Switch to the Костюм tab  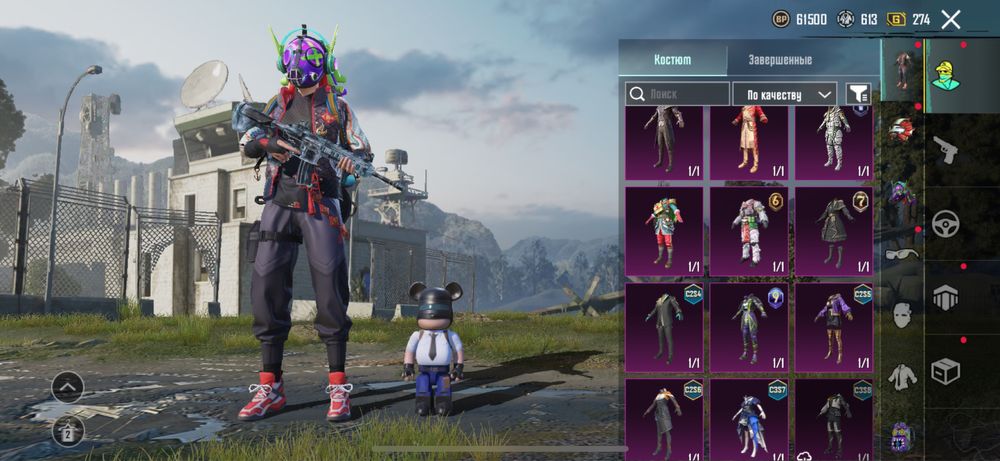pos(672,59)
